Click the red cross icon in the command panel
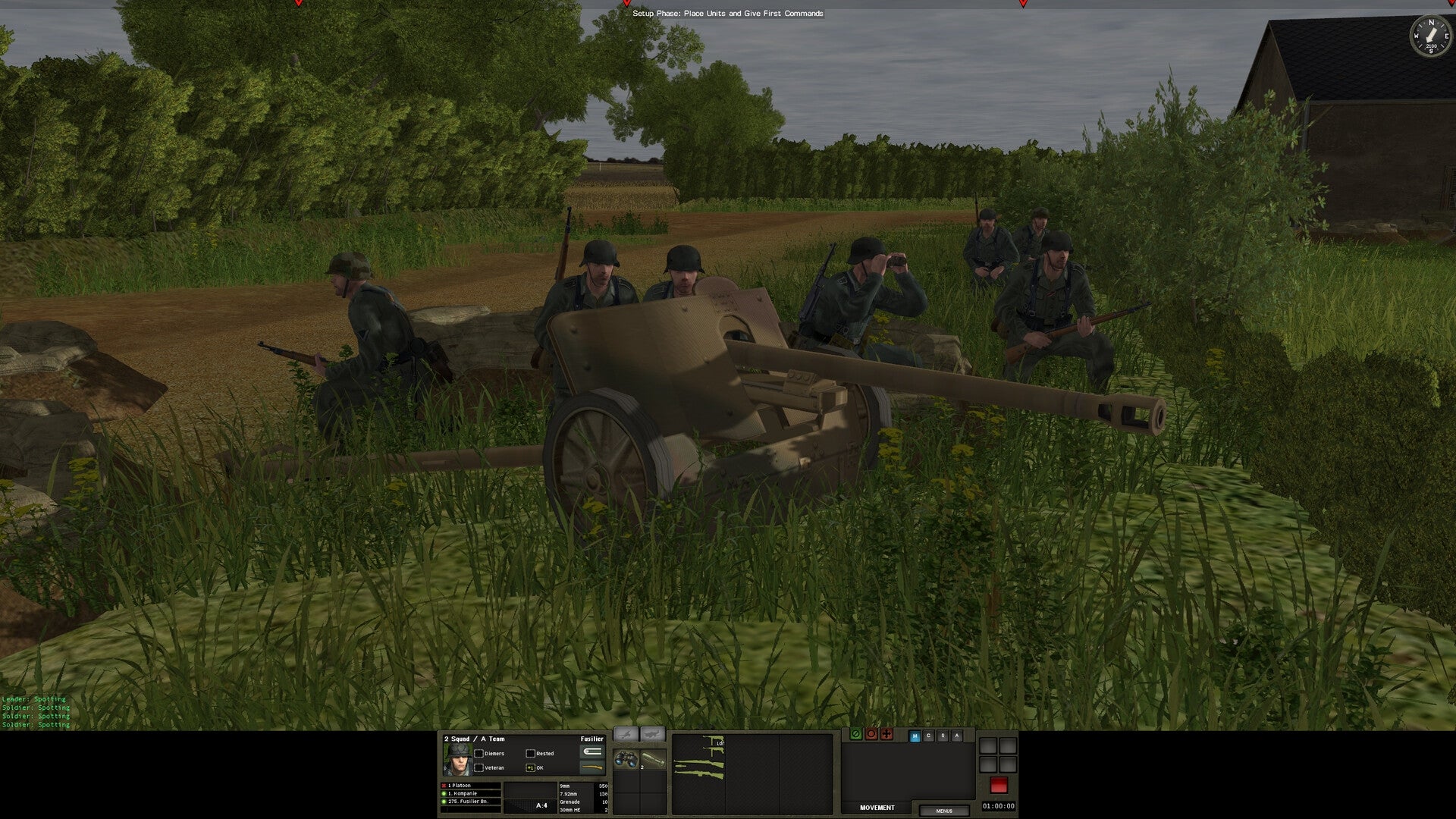The height and width of the screenshot is (819, 1456). point(886,736)
